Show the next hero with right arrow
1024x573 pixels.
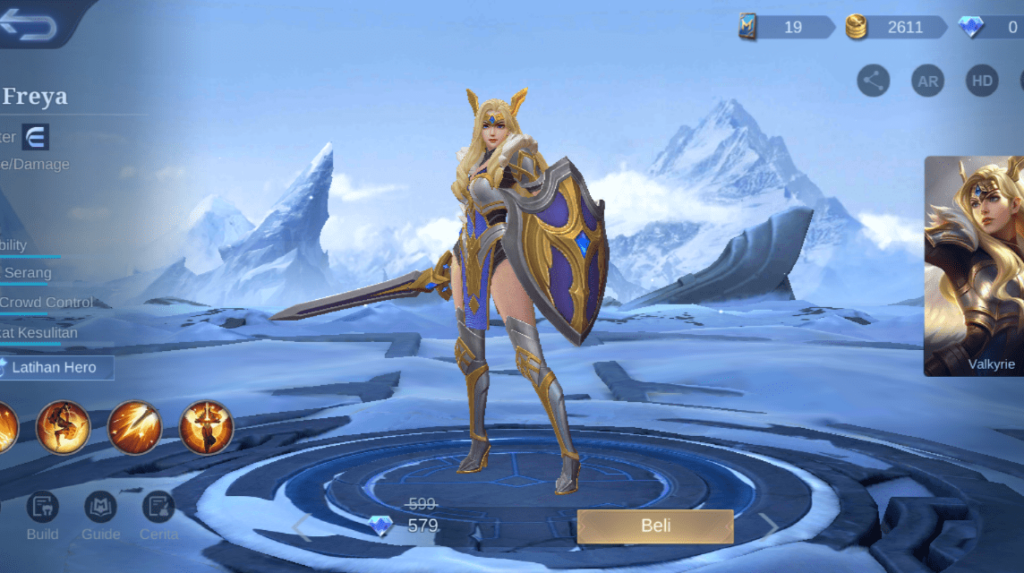[x=768, y=527]
